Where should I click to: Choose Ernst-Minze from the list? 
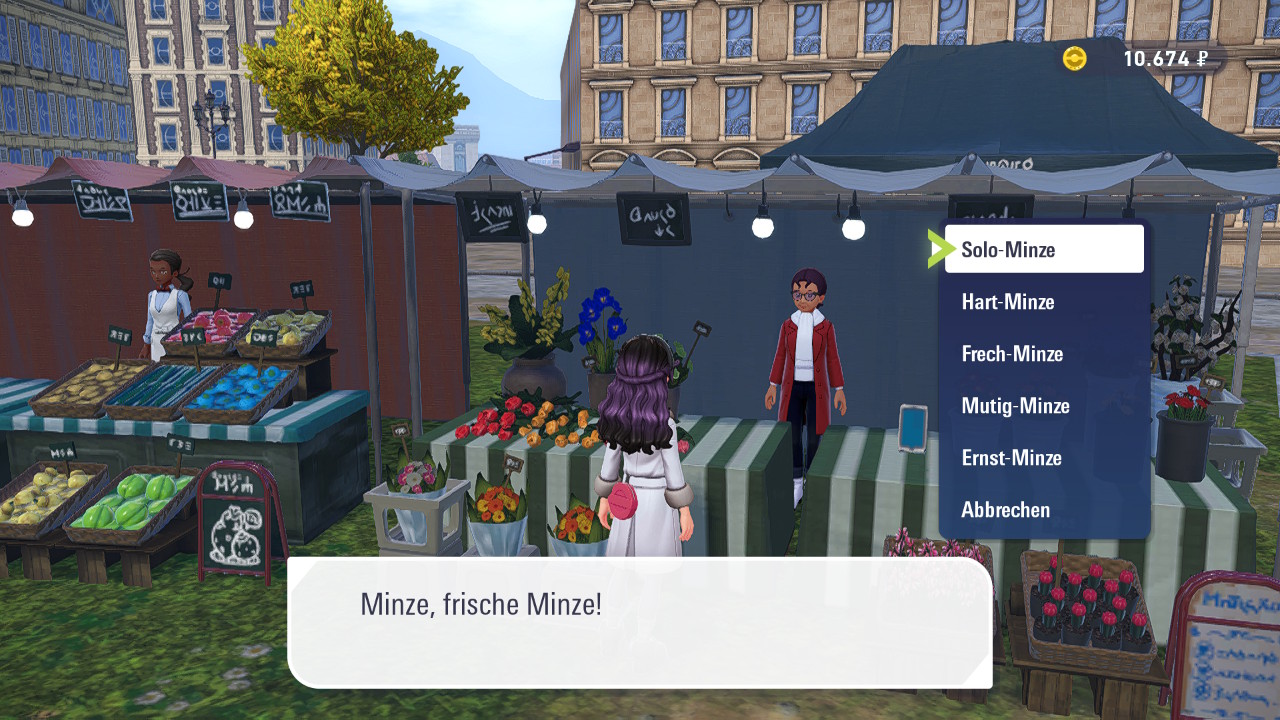point(1043,458)
